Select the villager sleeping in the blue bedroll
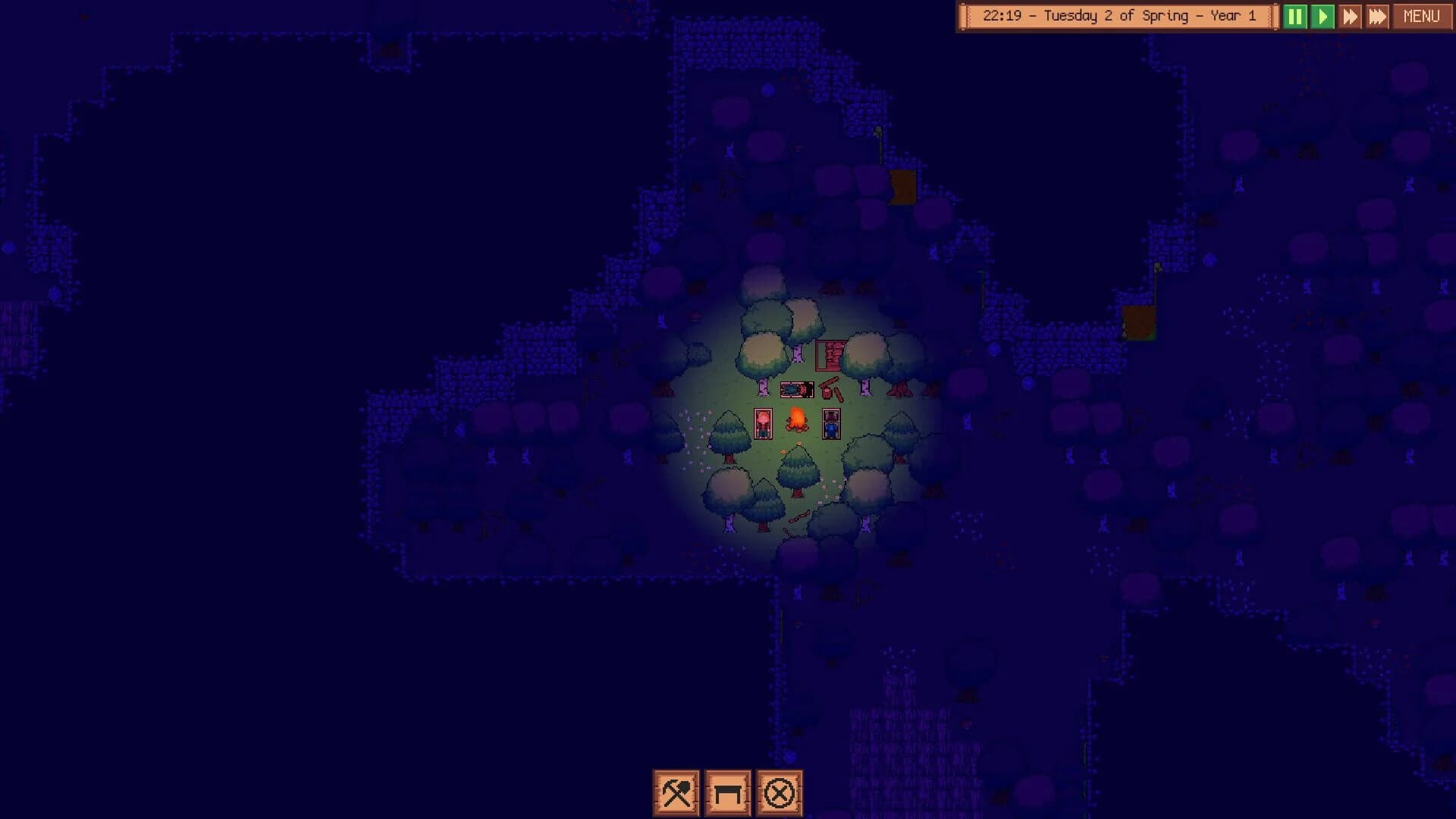 [832, 423]
